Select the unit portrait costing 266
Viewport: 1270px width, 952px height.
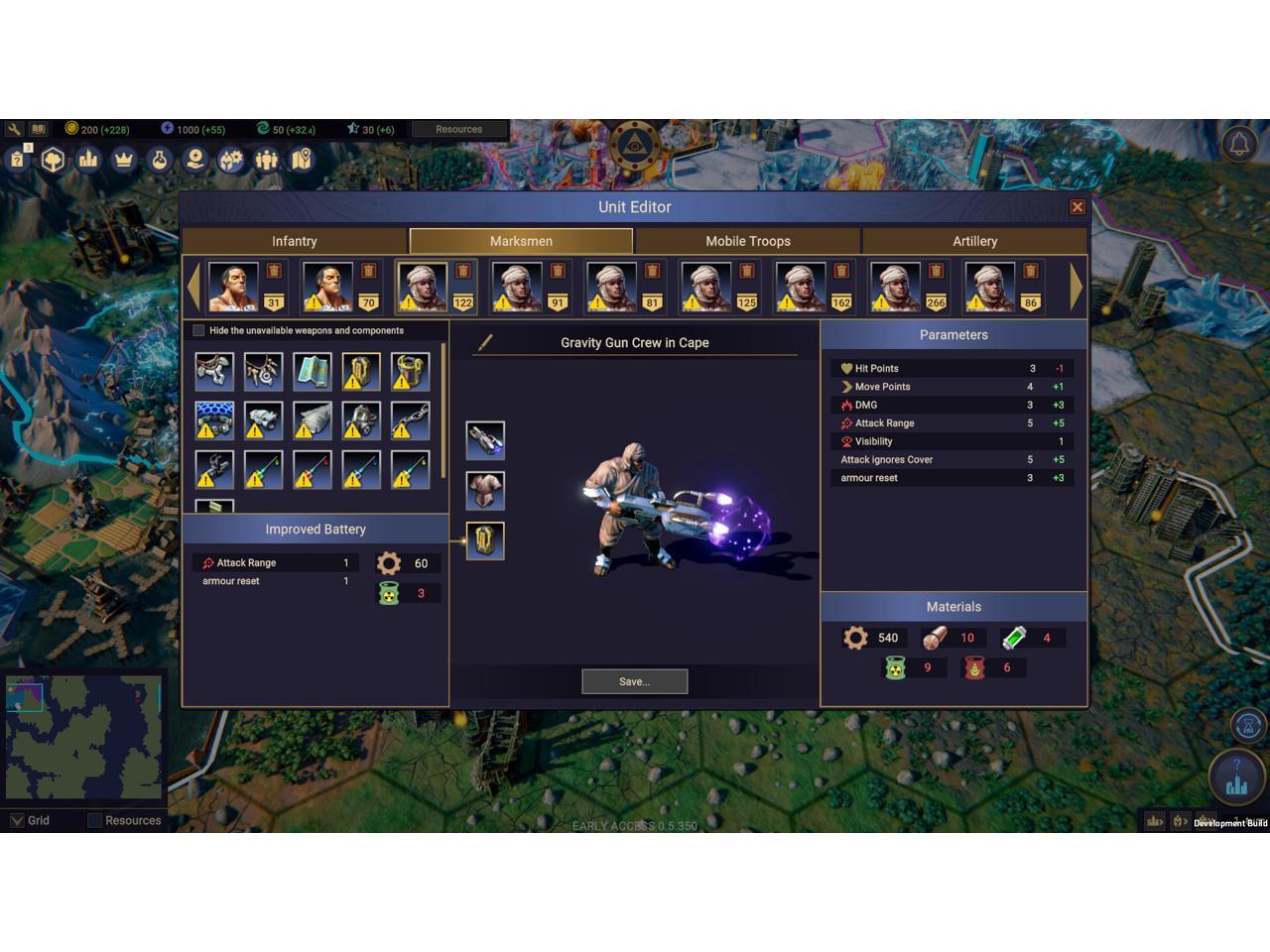(x=895, y=286)
